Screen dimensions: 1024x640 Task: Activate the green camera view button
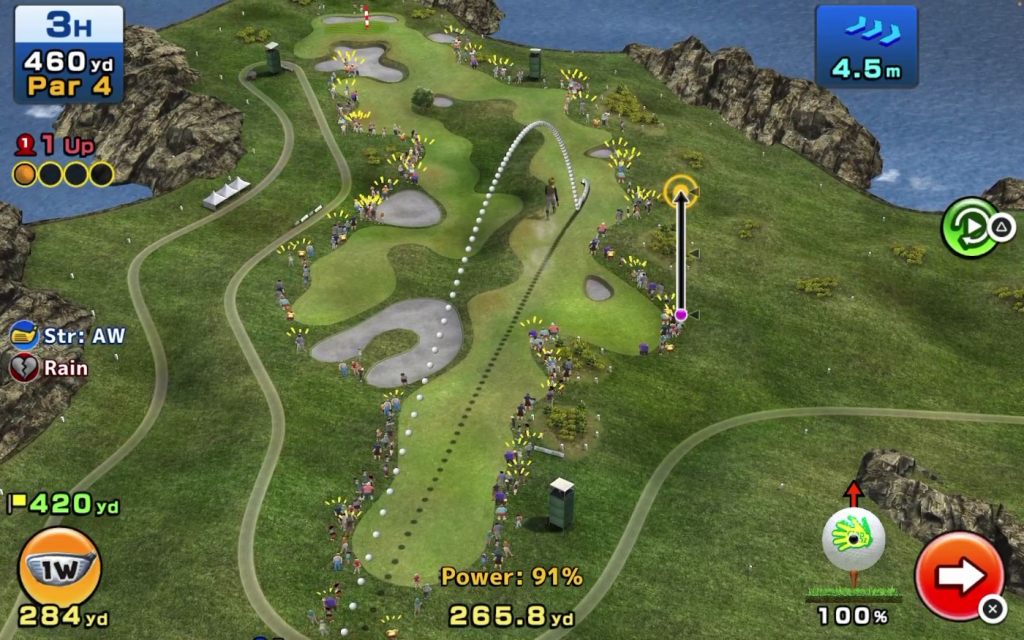(969, 227)
